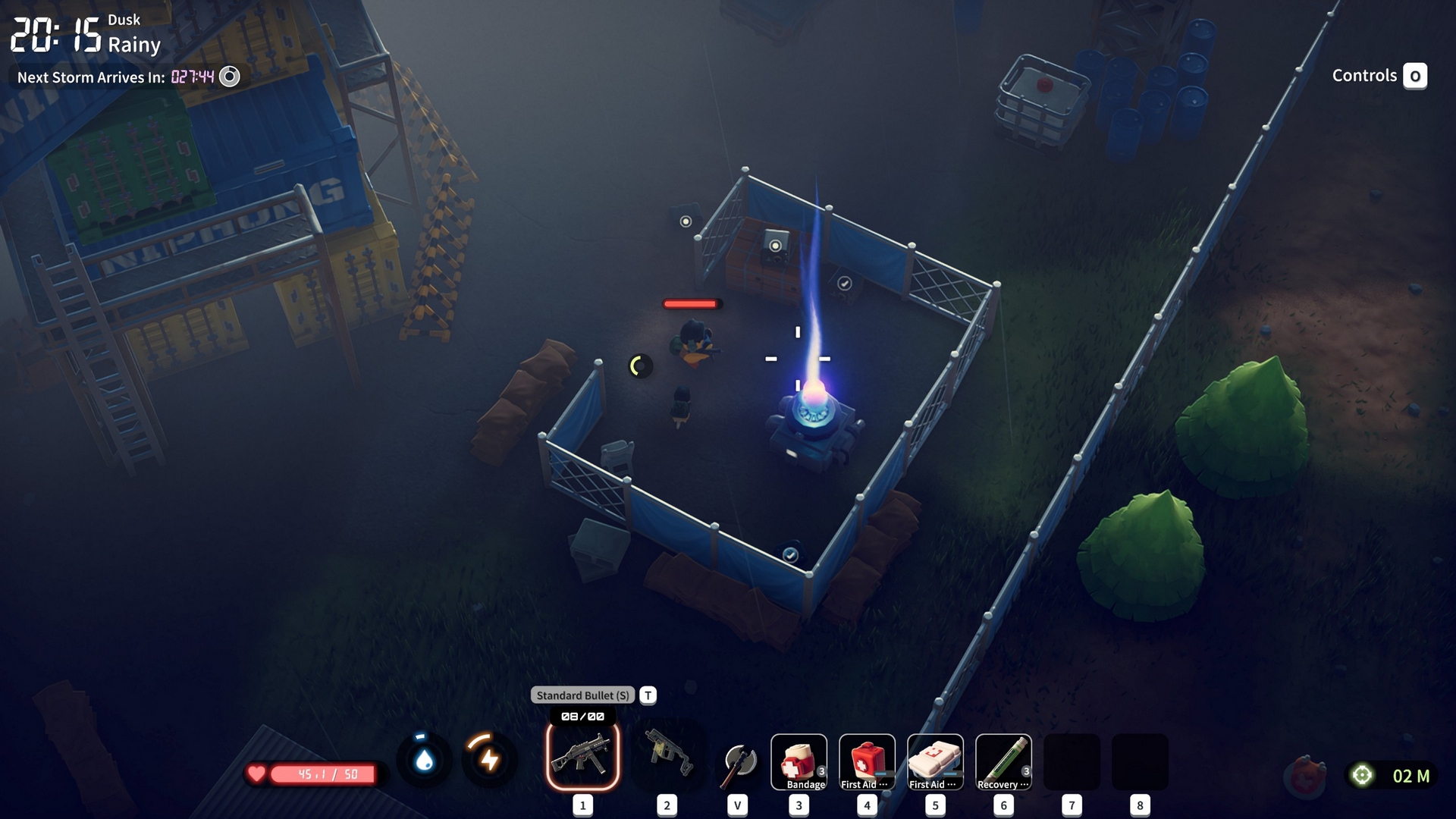1456x819 pixels.
Task: Check the water droplet thirst indicator
Action: pos(424,759)
